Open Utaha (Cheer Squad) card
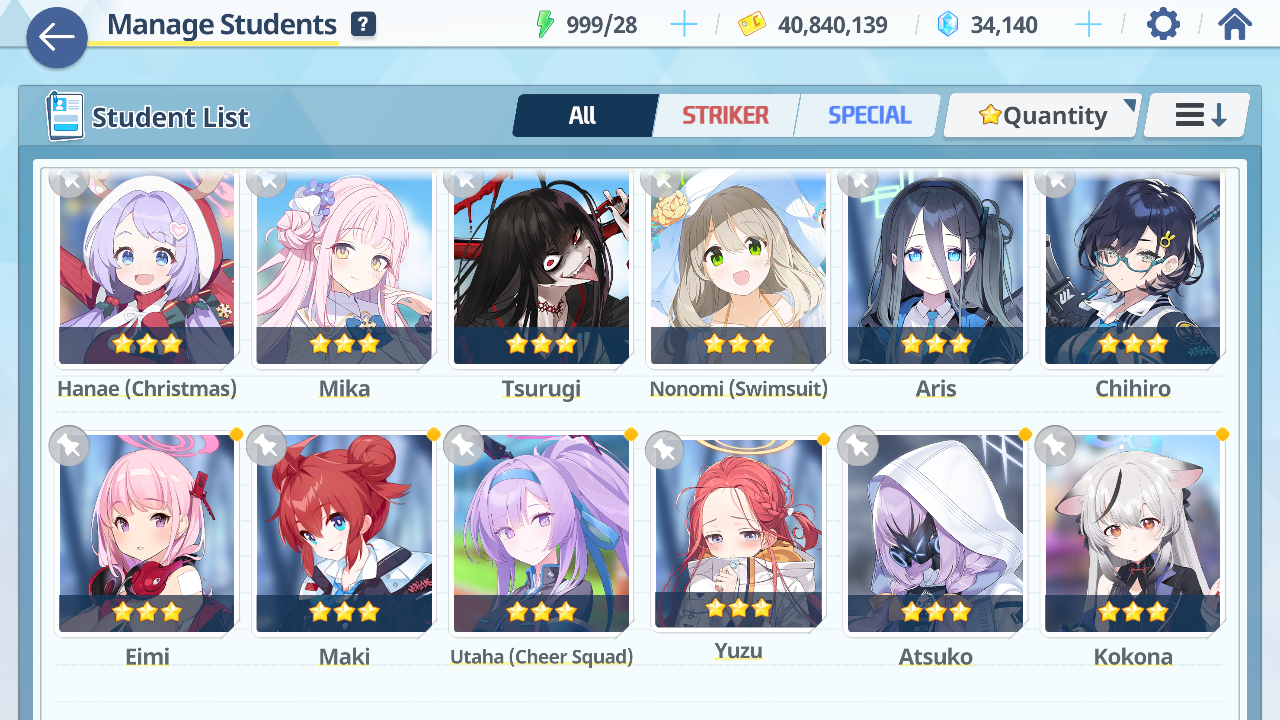The width and height of the screenshot is (1280, 720). pos(541,534)
